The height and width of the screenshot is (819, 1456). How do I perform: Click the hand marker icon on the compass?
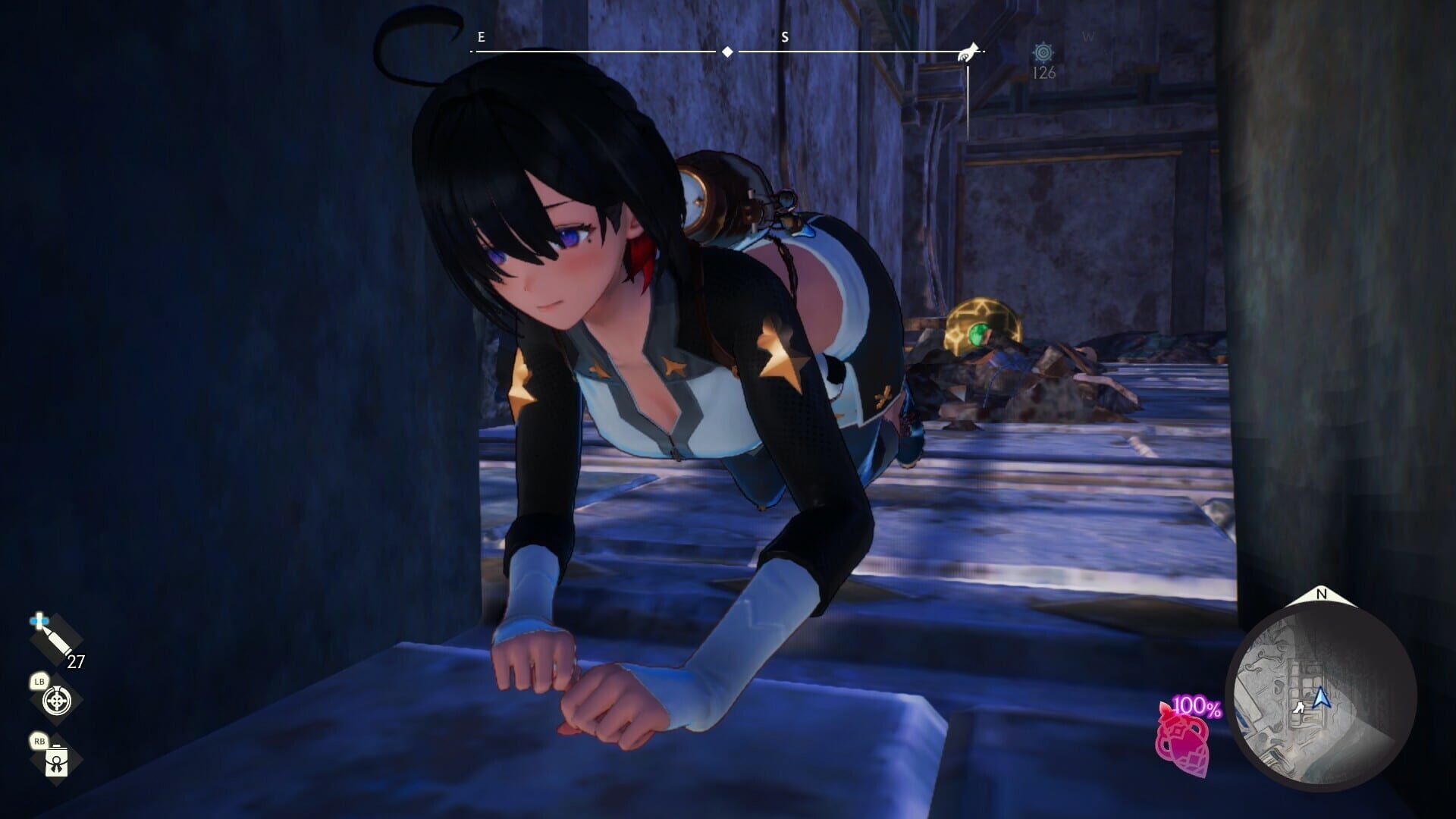968,50
